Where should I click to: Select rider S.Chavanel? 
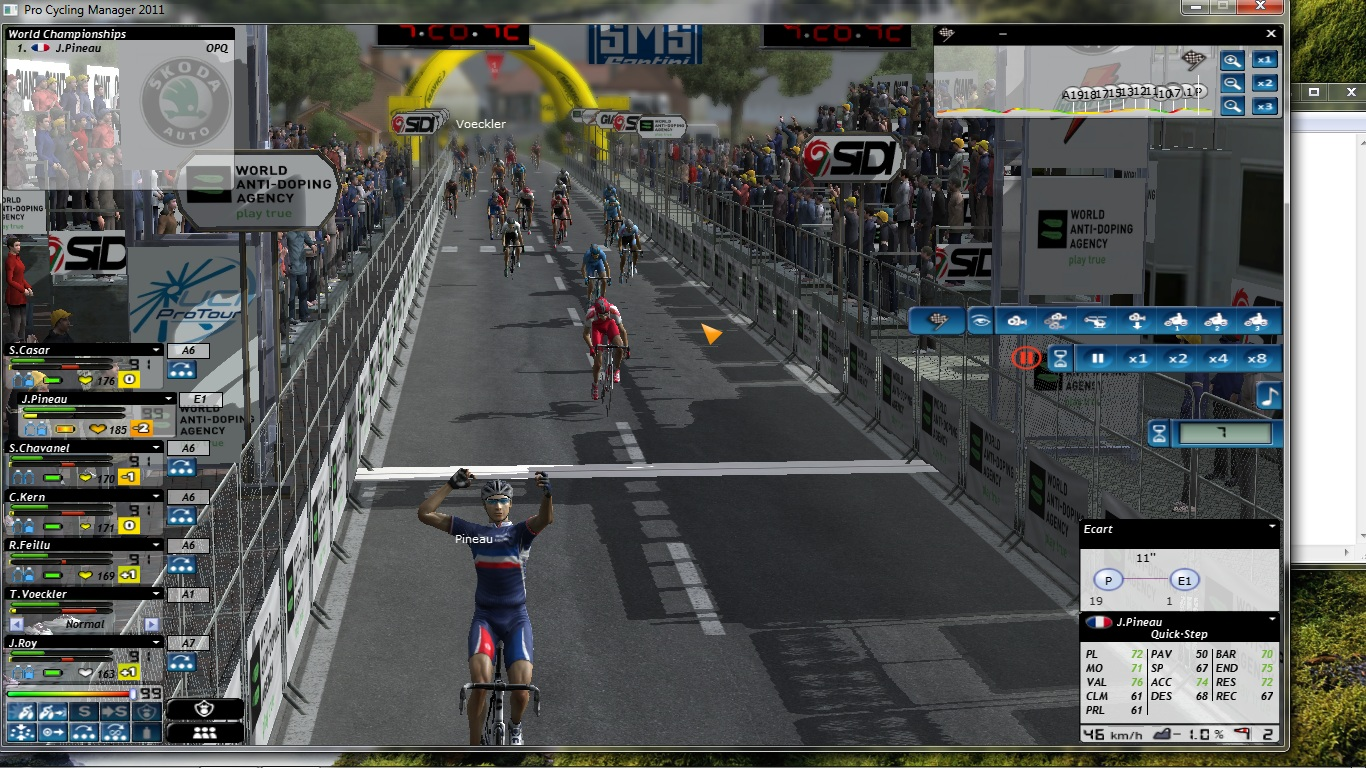[80, 448]
